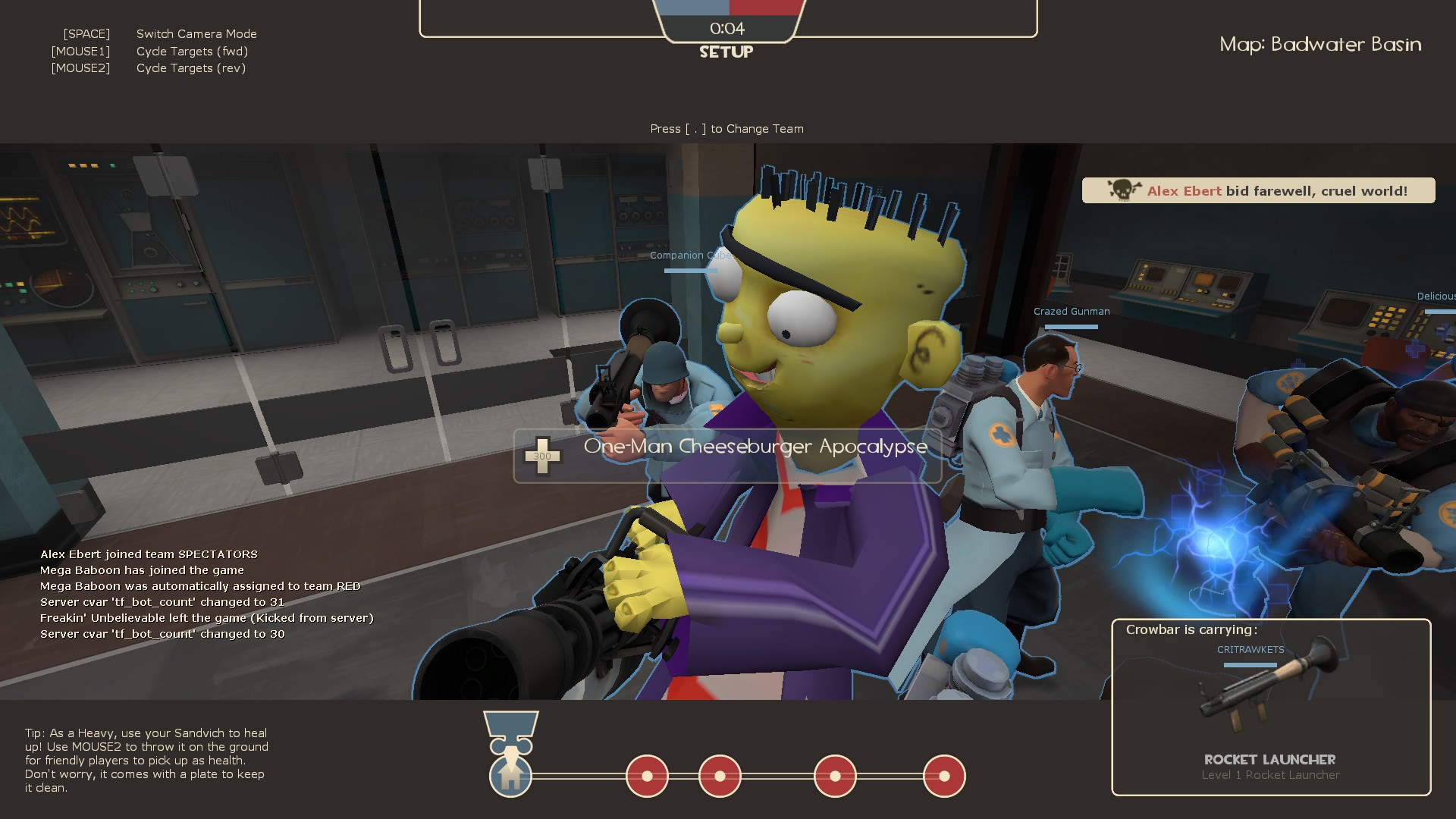Click the third red checkpoint circle

pos(835,776)
